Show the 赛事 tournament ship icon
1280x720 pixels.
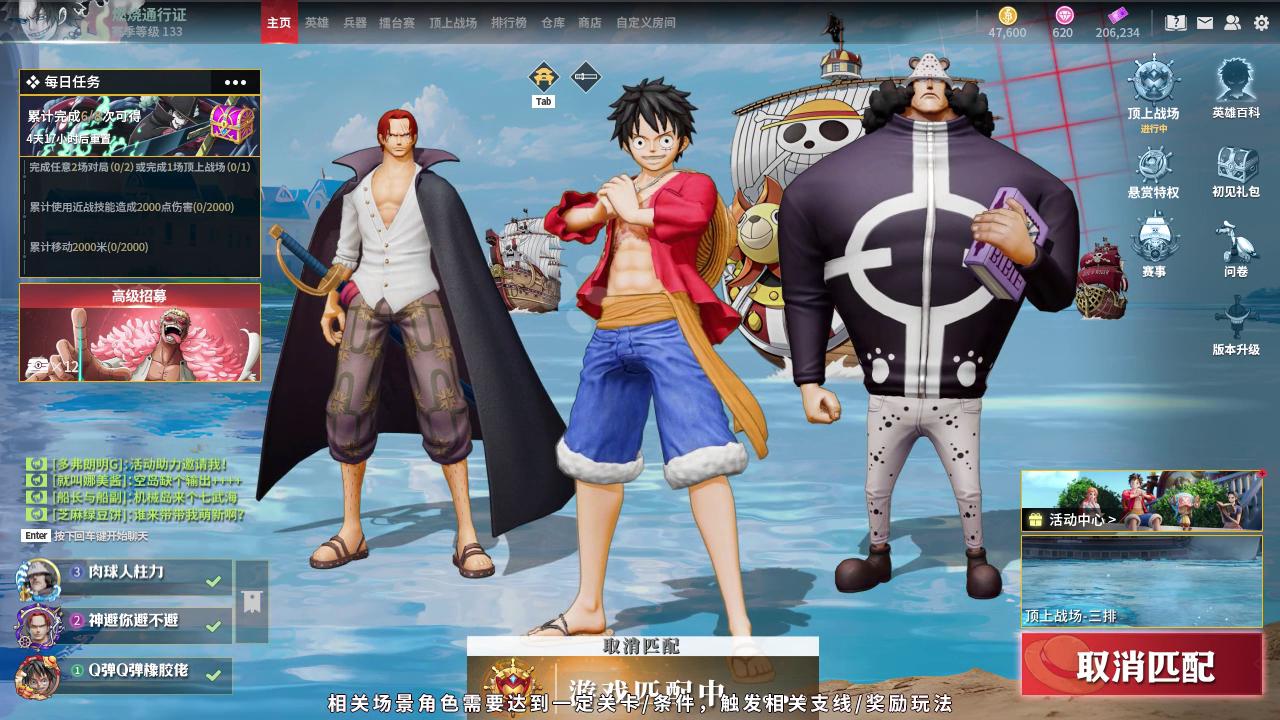click(1153, 246)
